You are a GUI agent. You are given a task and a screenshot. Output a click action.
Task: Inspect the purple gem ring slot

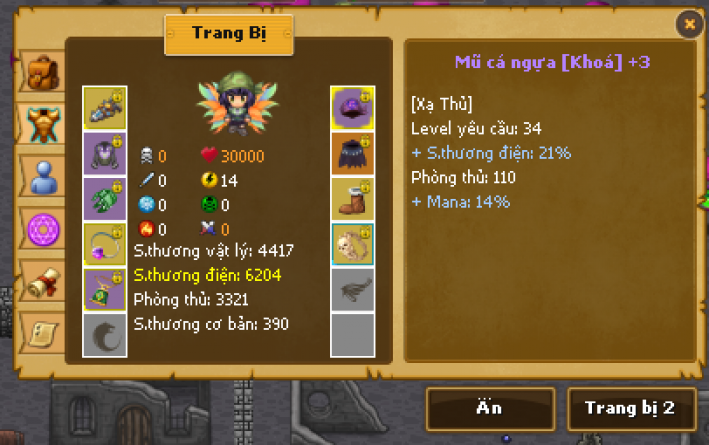point(104,244)
